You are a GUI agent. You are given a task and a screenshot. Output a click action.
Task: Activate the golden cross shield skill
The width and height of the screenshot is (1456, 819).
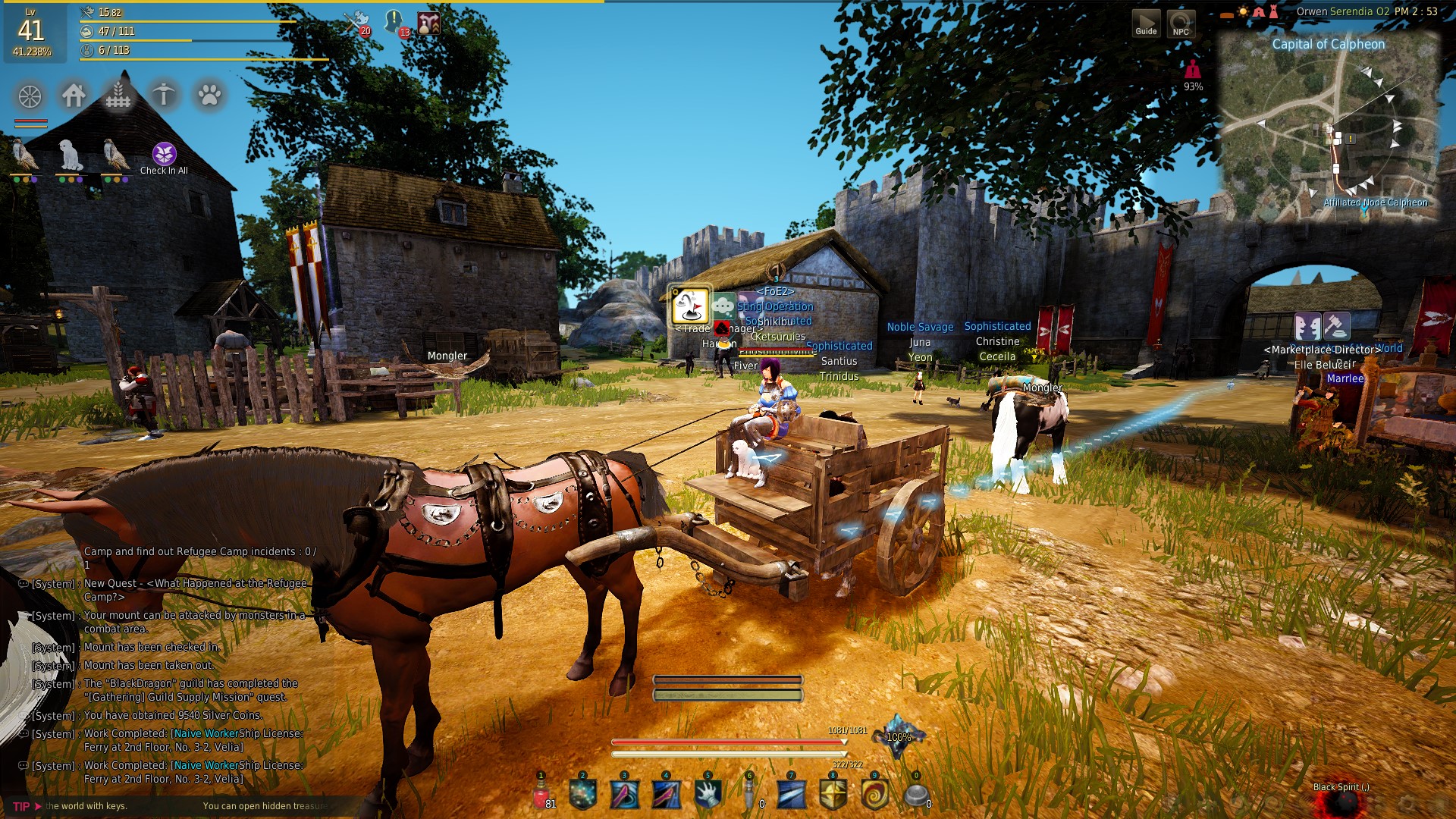tap(833, 795)
